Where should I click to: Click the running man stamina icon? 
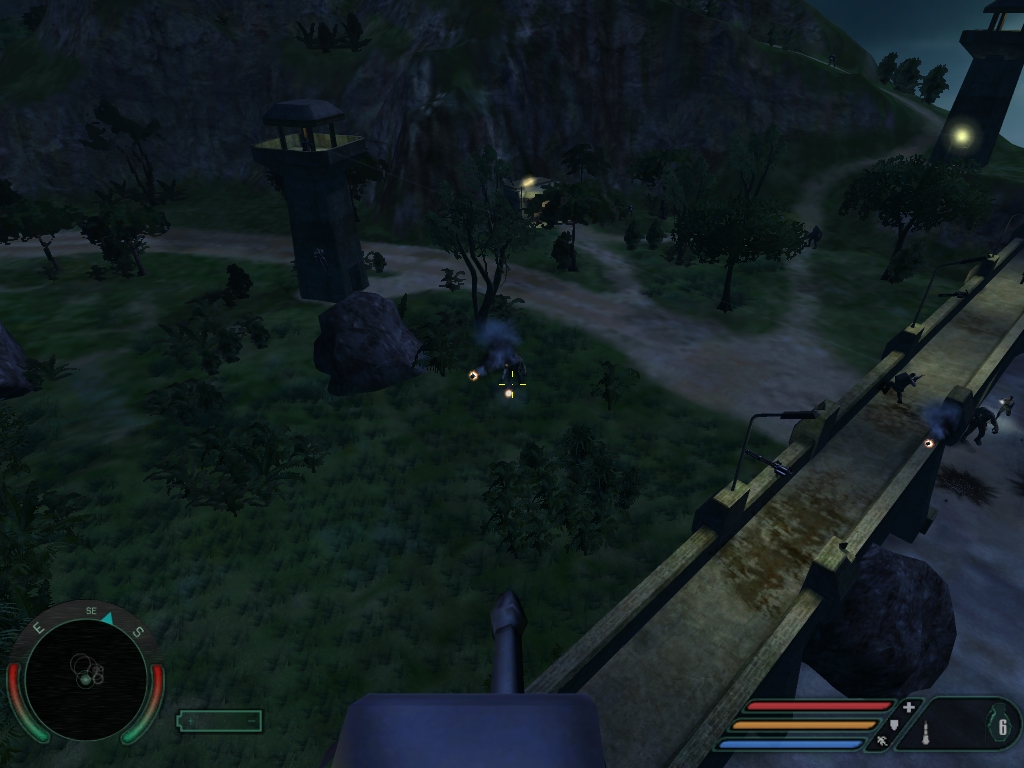(x=882, y=742)
